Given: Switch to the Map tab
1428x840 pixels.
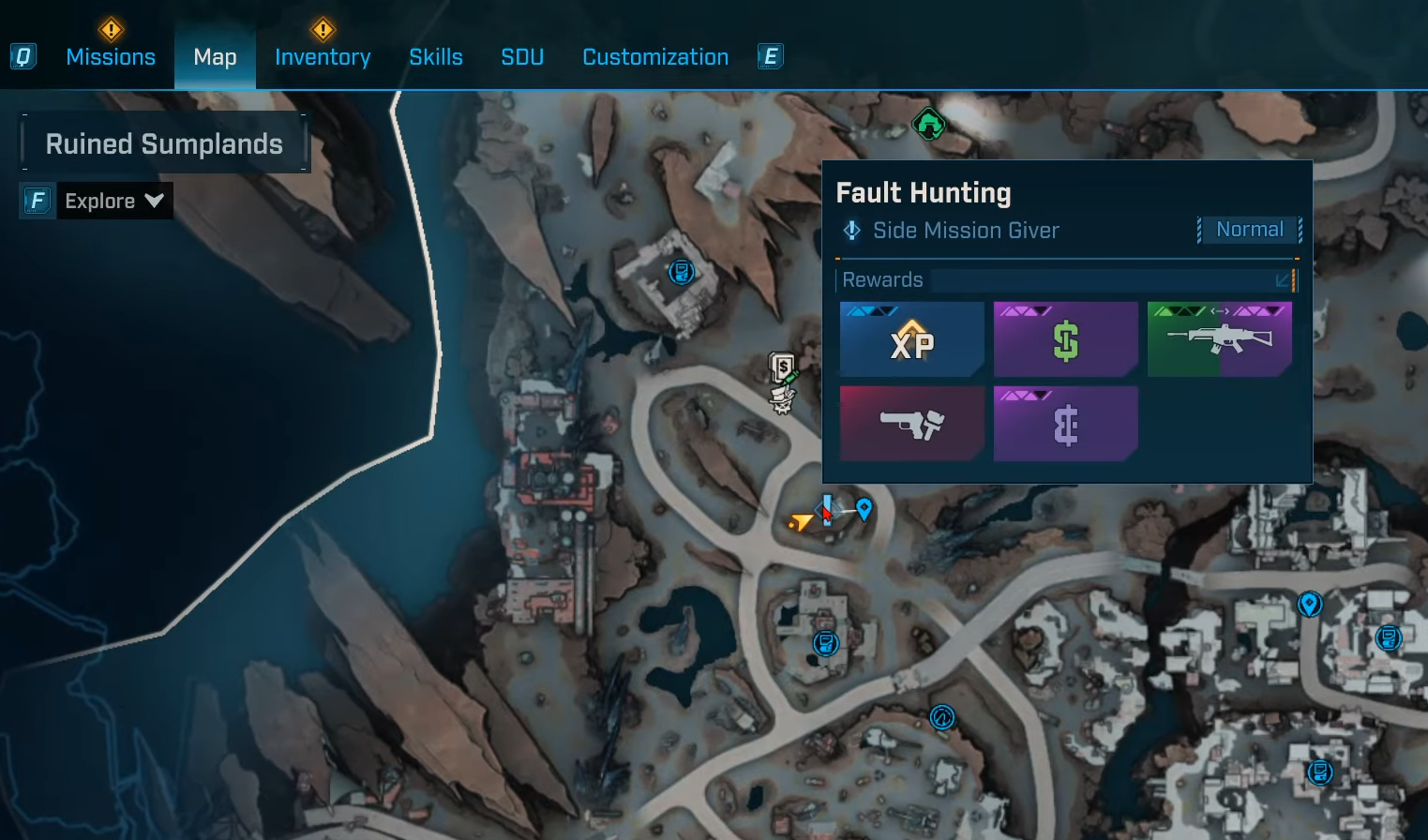Looking at the screenshot, I should pos(215,57).
